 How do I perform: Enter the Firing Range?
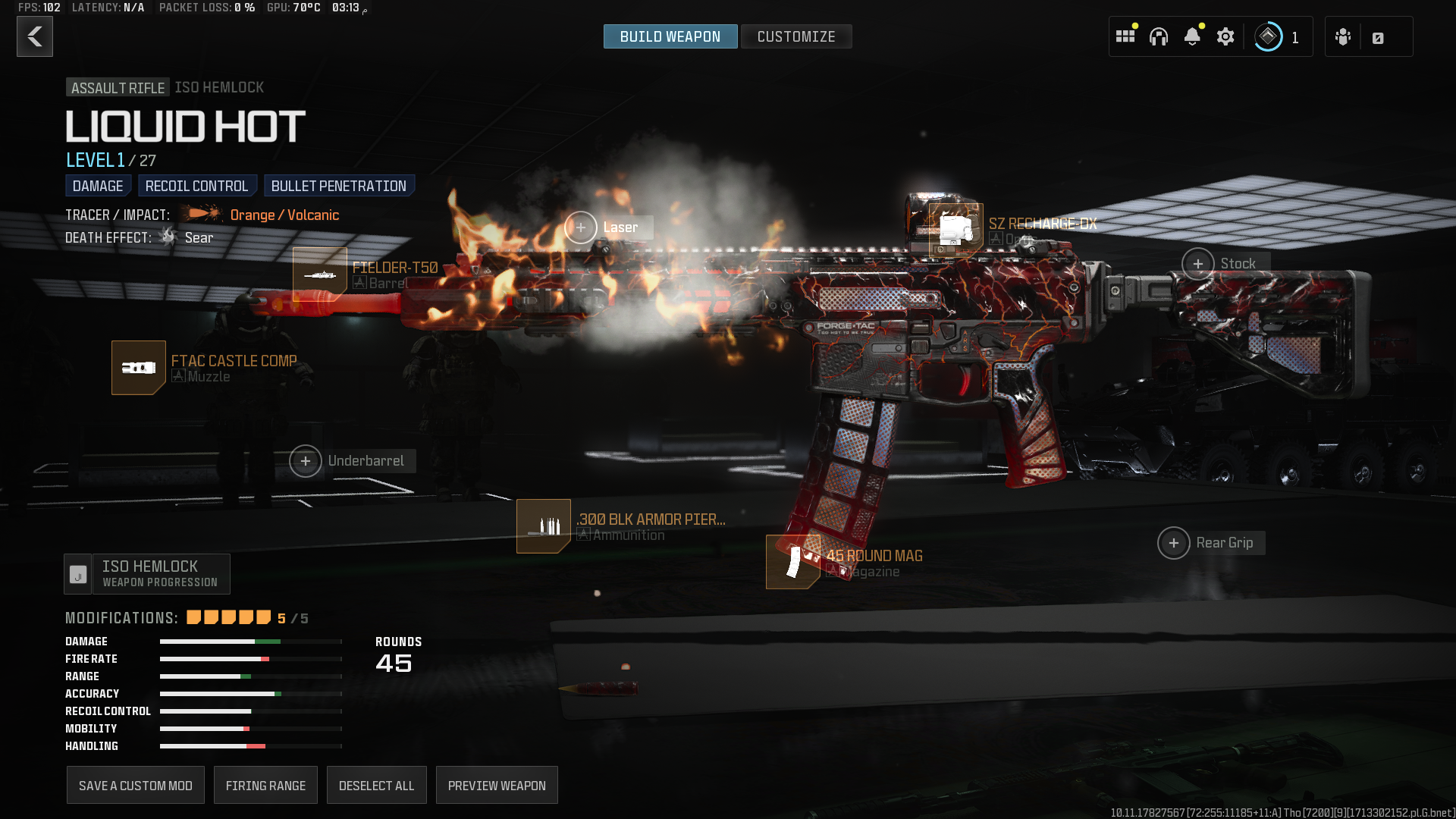[265, 786]
